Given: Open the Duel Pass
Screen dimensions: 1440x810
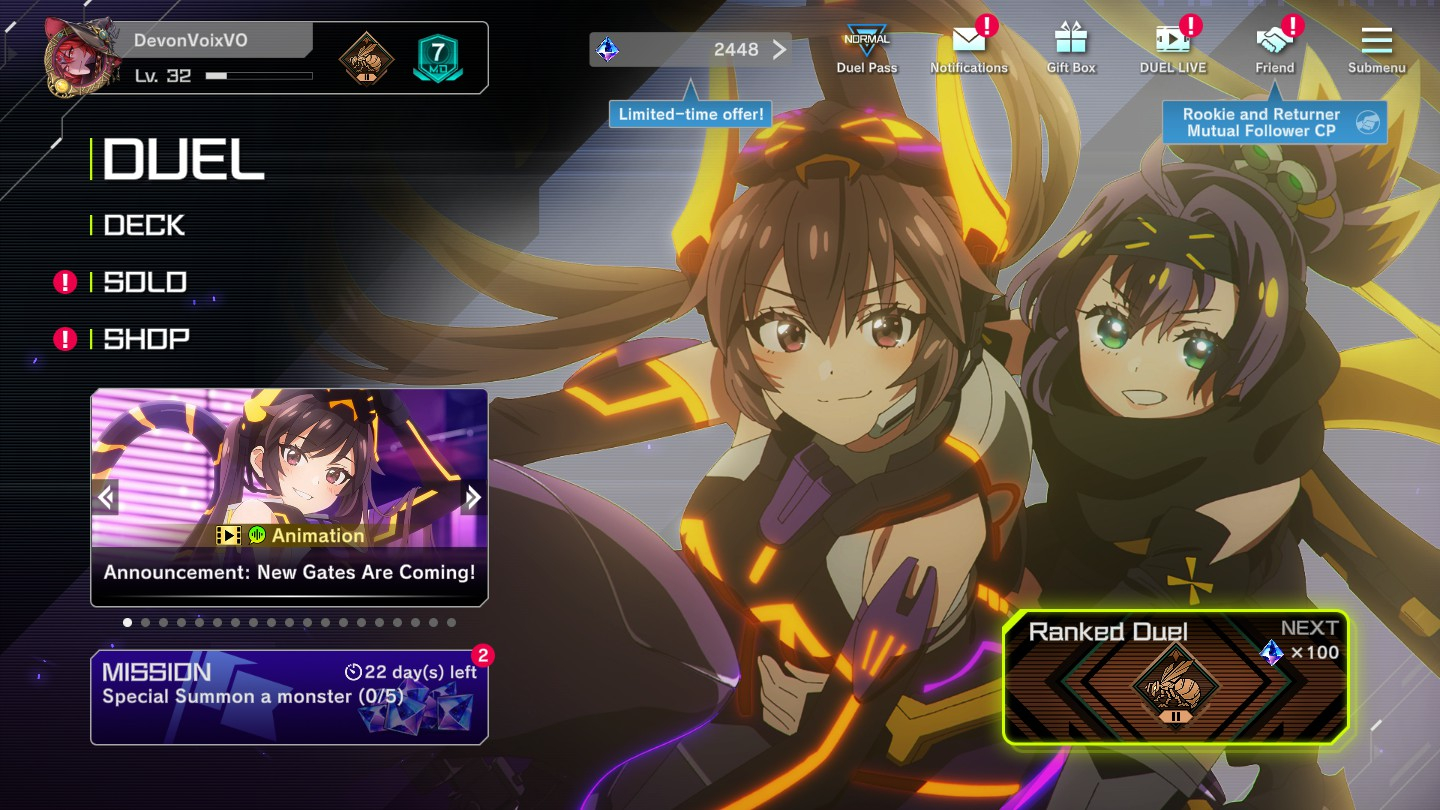Looking at the screenshot, I should [866, 49].
